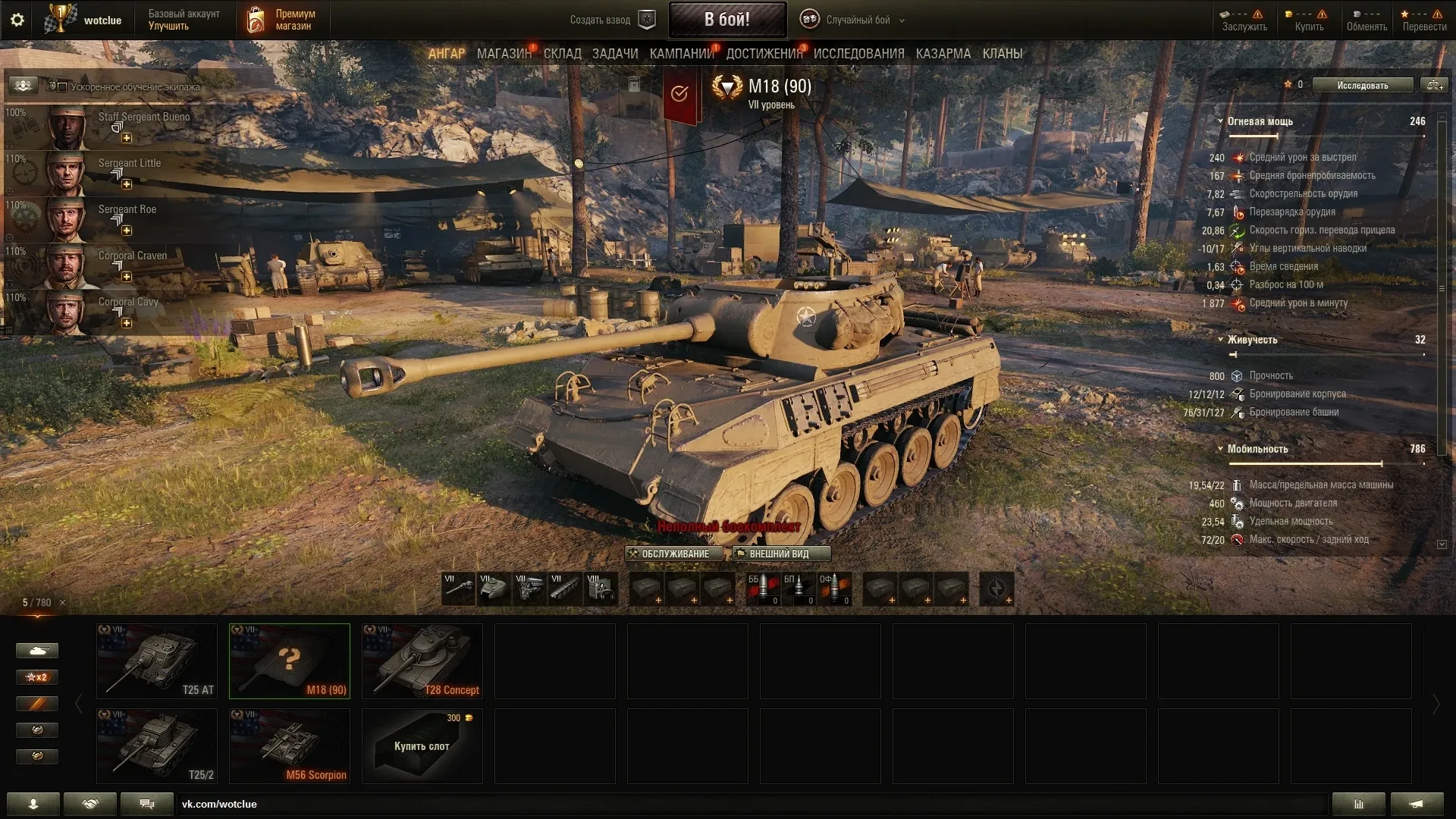The height and width of the screenshot is (819, 1456).
Task: Show the КЛАНЫ tab
Action: click(x=1002, y=54)
